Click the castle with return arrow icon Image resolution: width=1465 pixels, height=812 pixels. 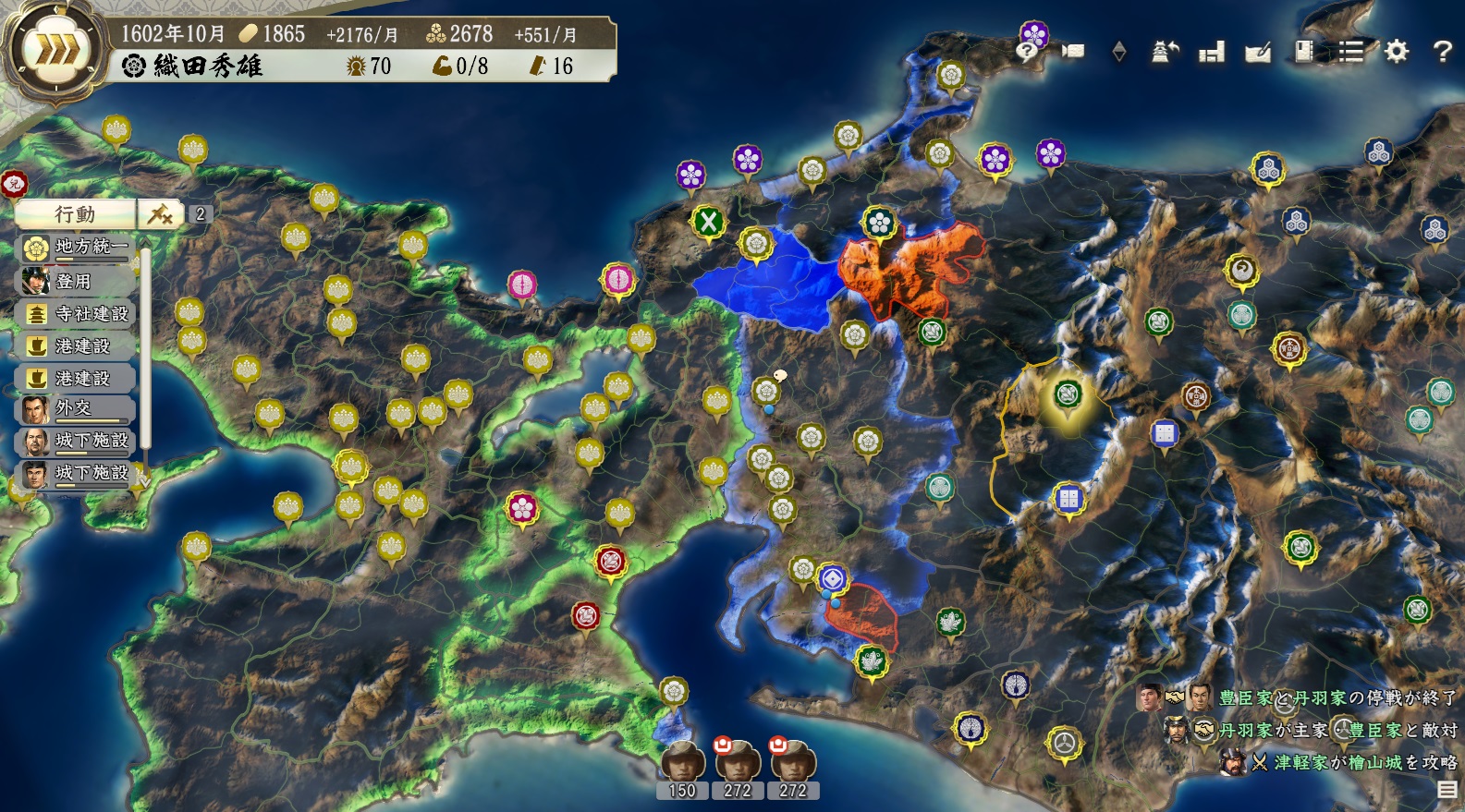tap(1165, 52)
